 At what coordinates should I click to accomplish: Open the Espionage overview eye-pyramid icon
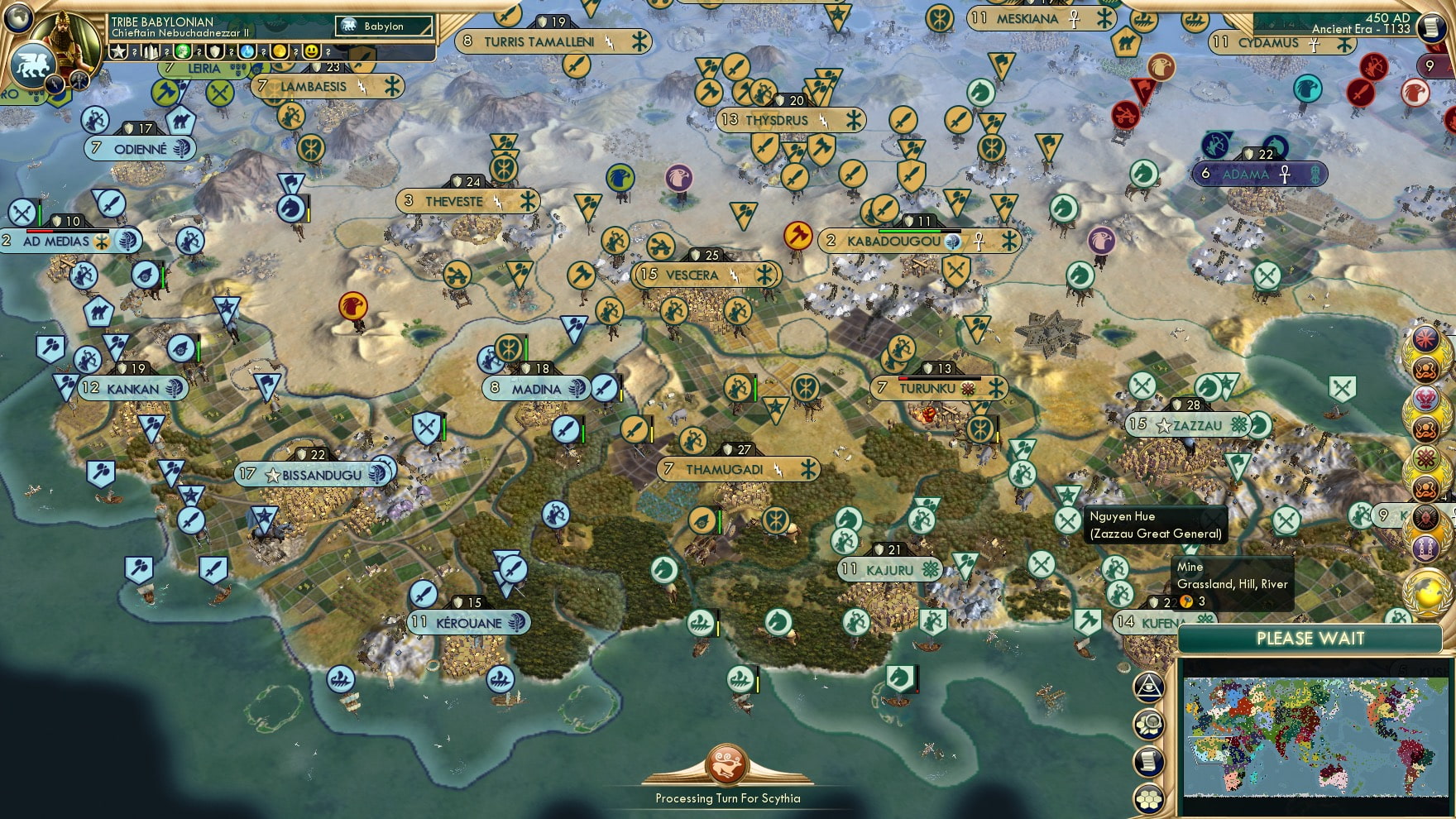[x=1147, y=687]
